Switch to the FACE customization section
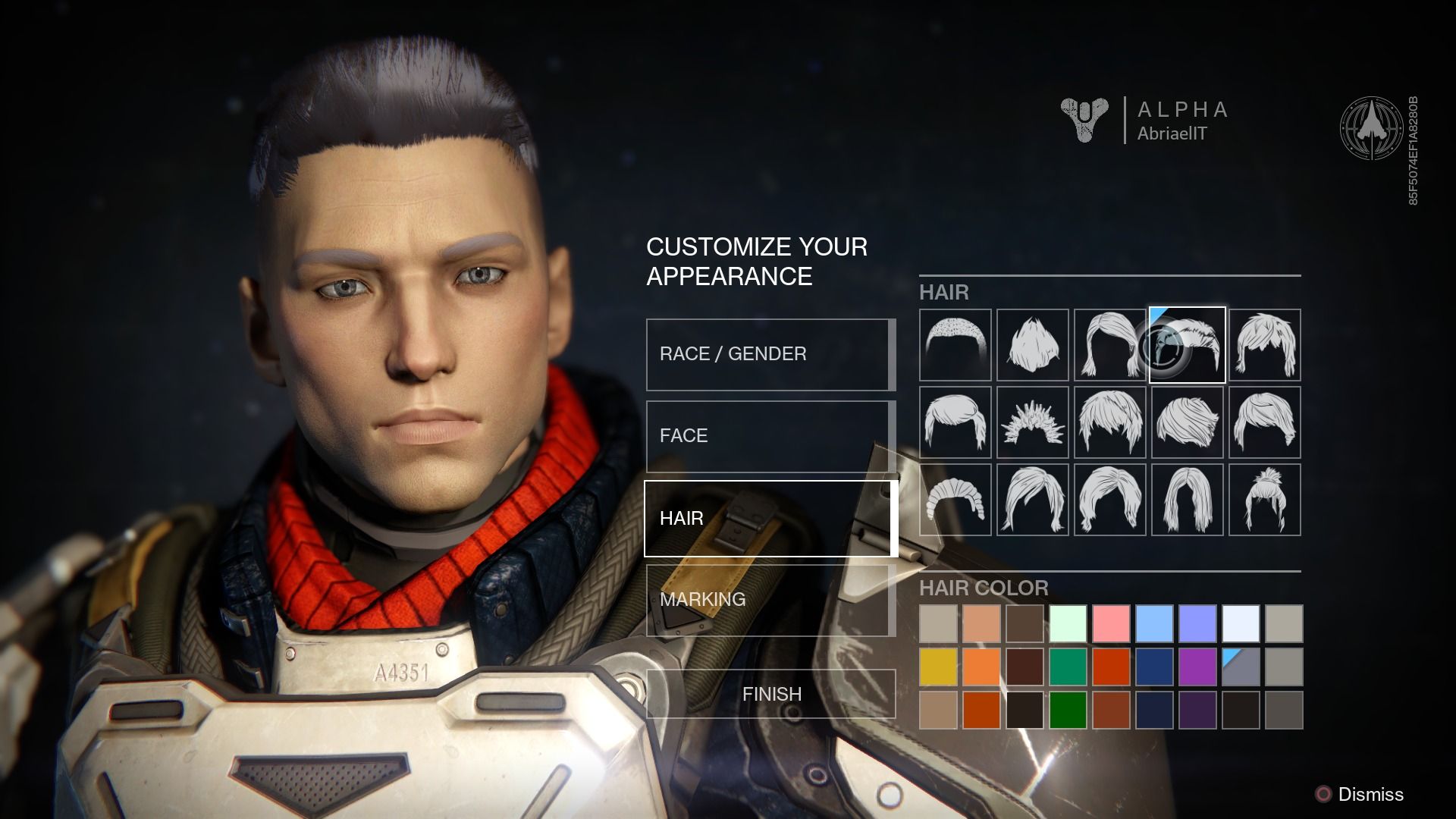The width and height of the screenshot is (1456, 819). (768, 435)
